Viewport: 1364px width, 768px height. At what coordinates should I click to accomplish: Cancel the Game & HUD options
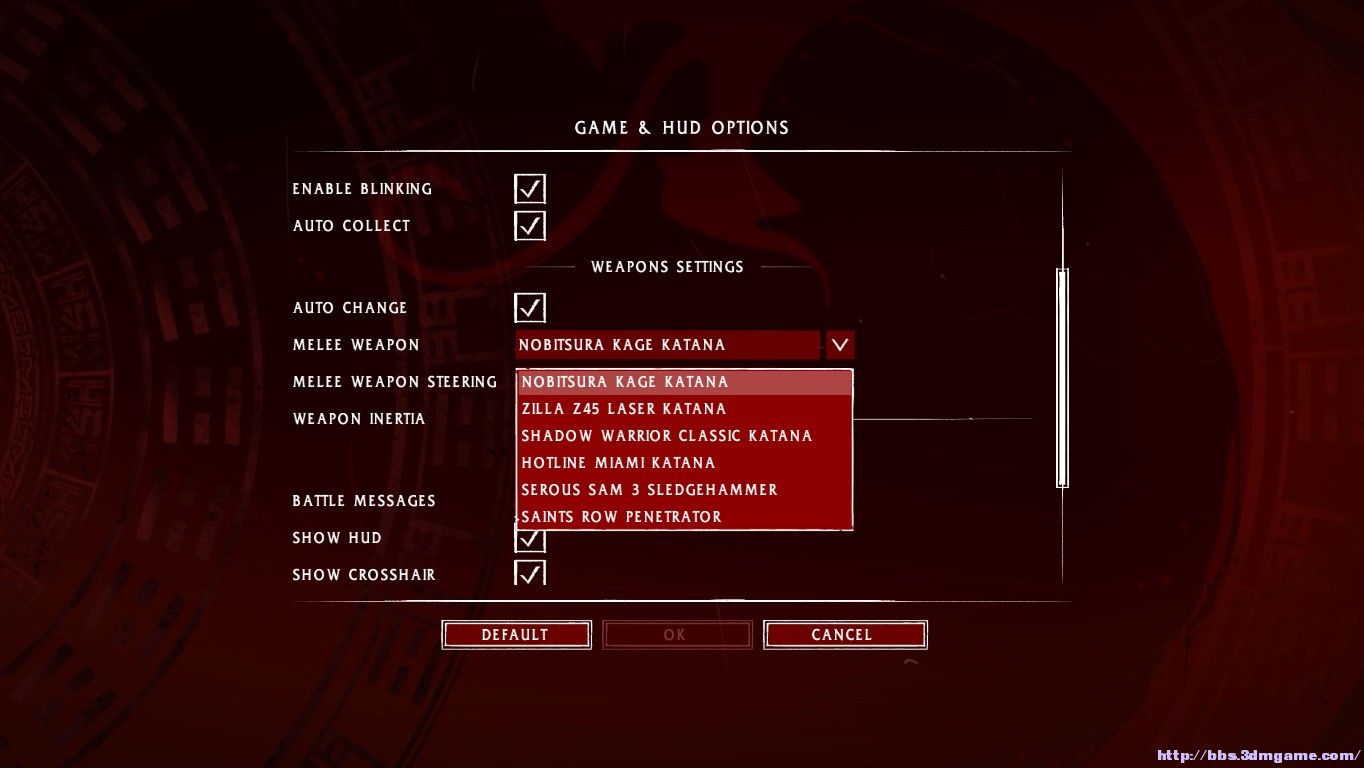click(844, 635)
